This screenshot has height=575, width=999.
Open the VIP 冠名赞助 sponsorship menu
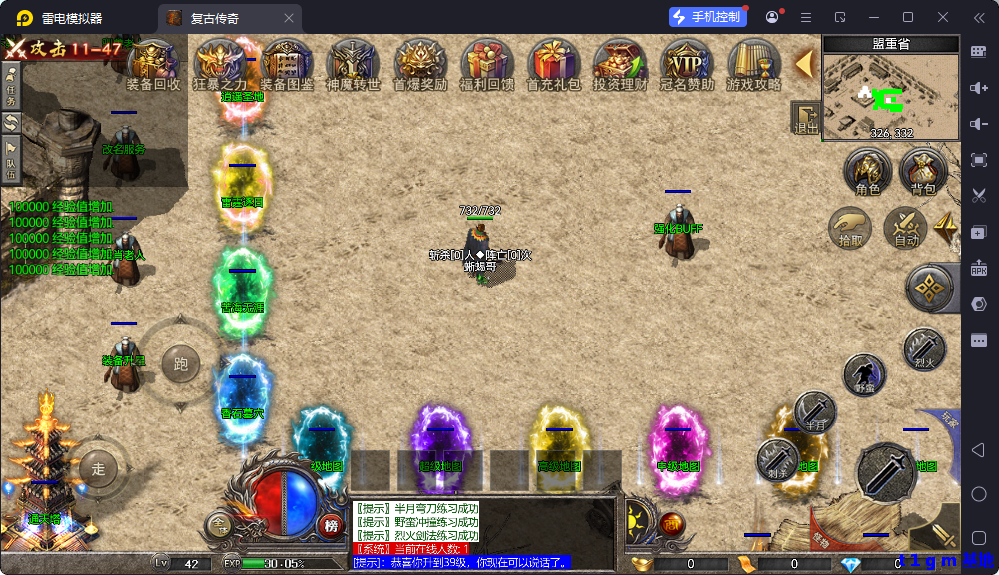687,65
